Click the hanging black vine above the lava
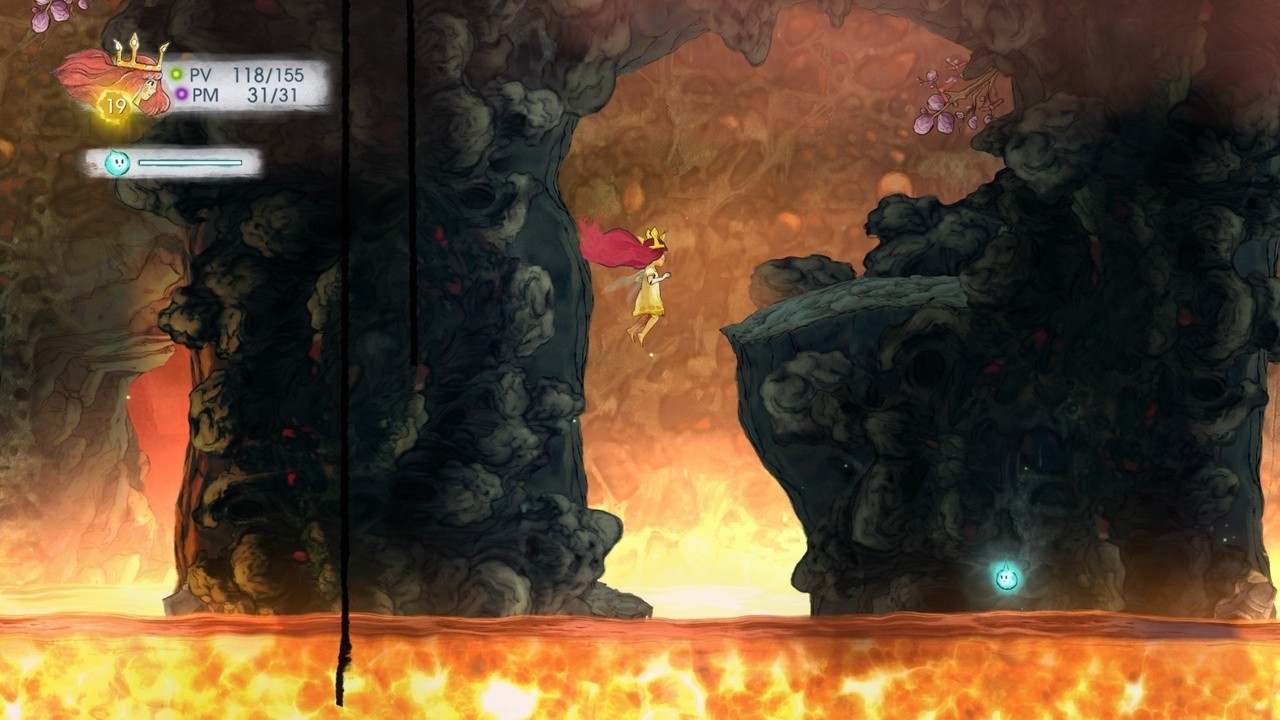This screenshot has width=1280, height=720. click(x=346, y=350)
